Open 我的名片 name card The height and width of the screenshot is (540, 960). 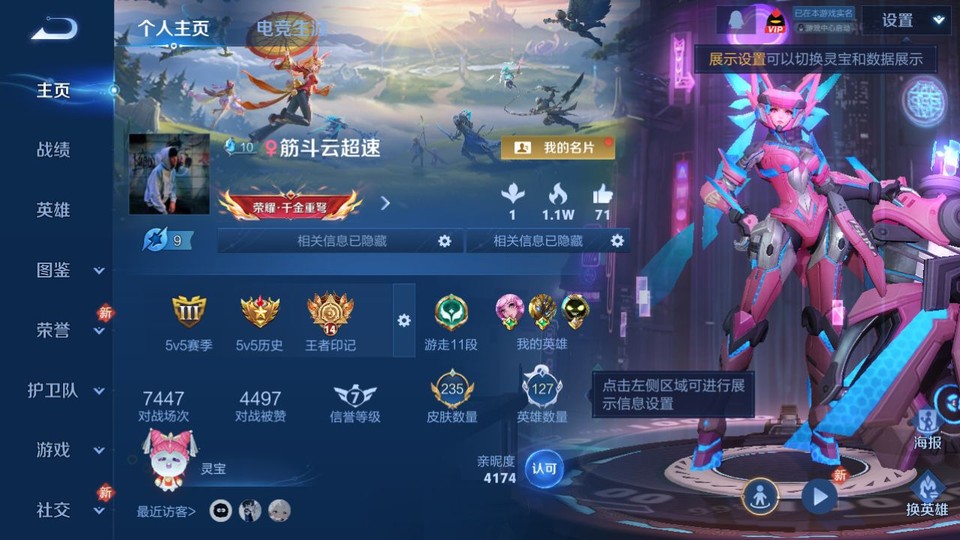pyautogui.click(x=557, y=148)
